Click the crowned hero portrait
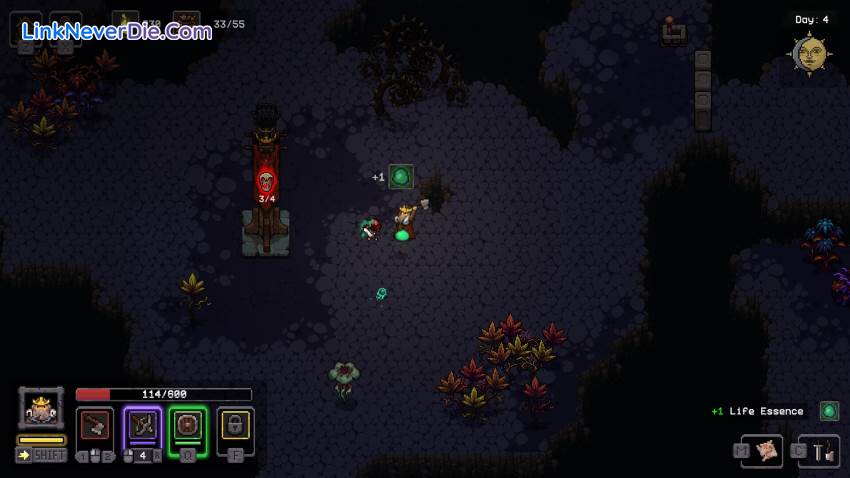 coord(41,408)
